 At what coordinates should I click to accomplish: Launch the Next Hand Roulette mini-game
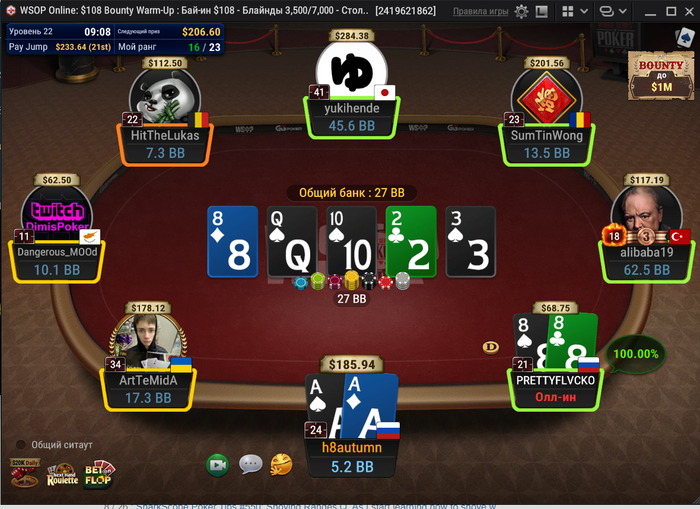[x=62, y=474]
